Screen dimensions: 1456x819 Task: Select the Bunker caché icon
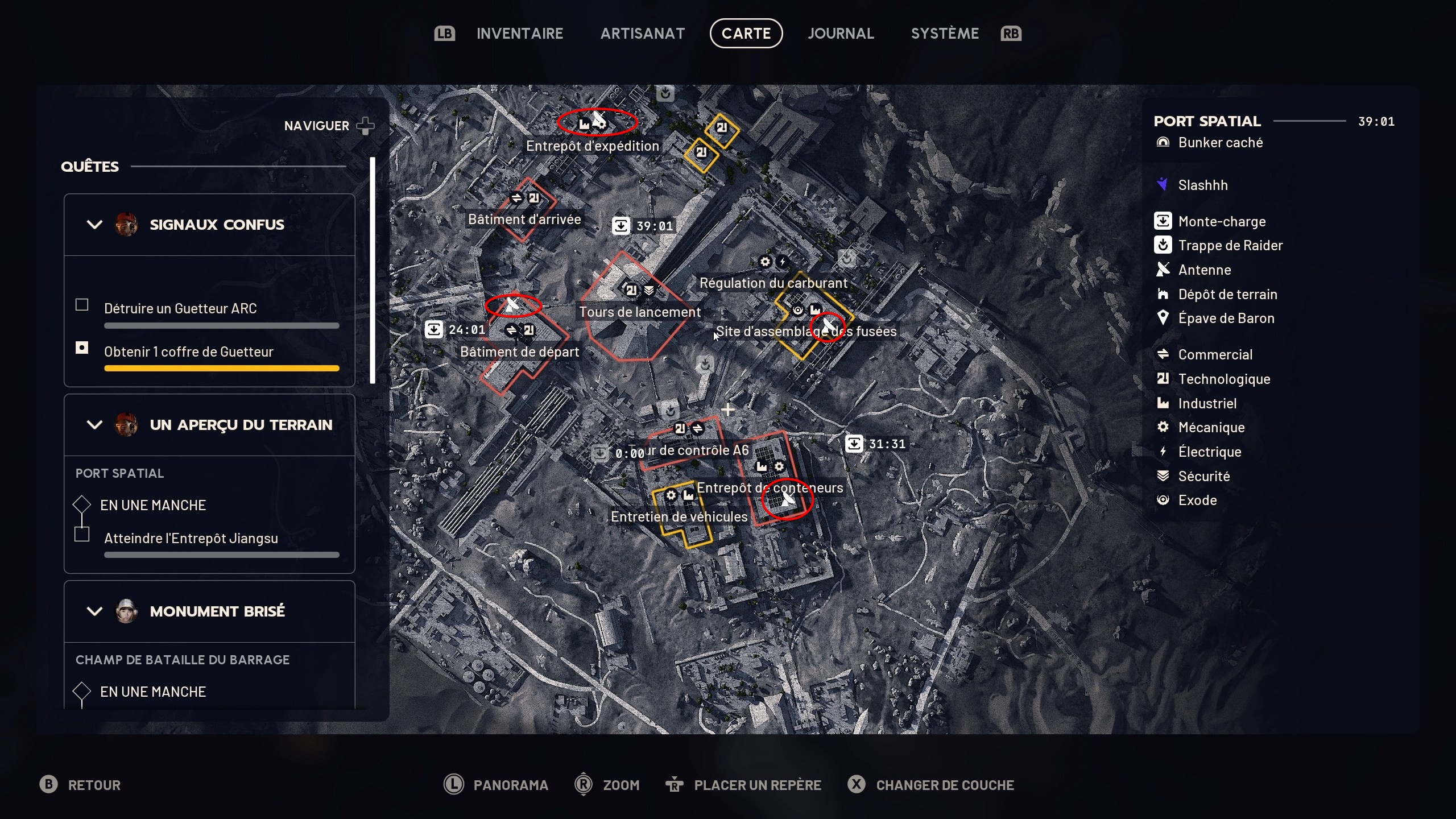pyautogui.click(x=1164, y=143)
